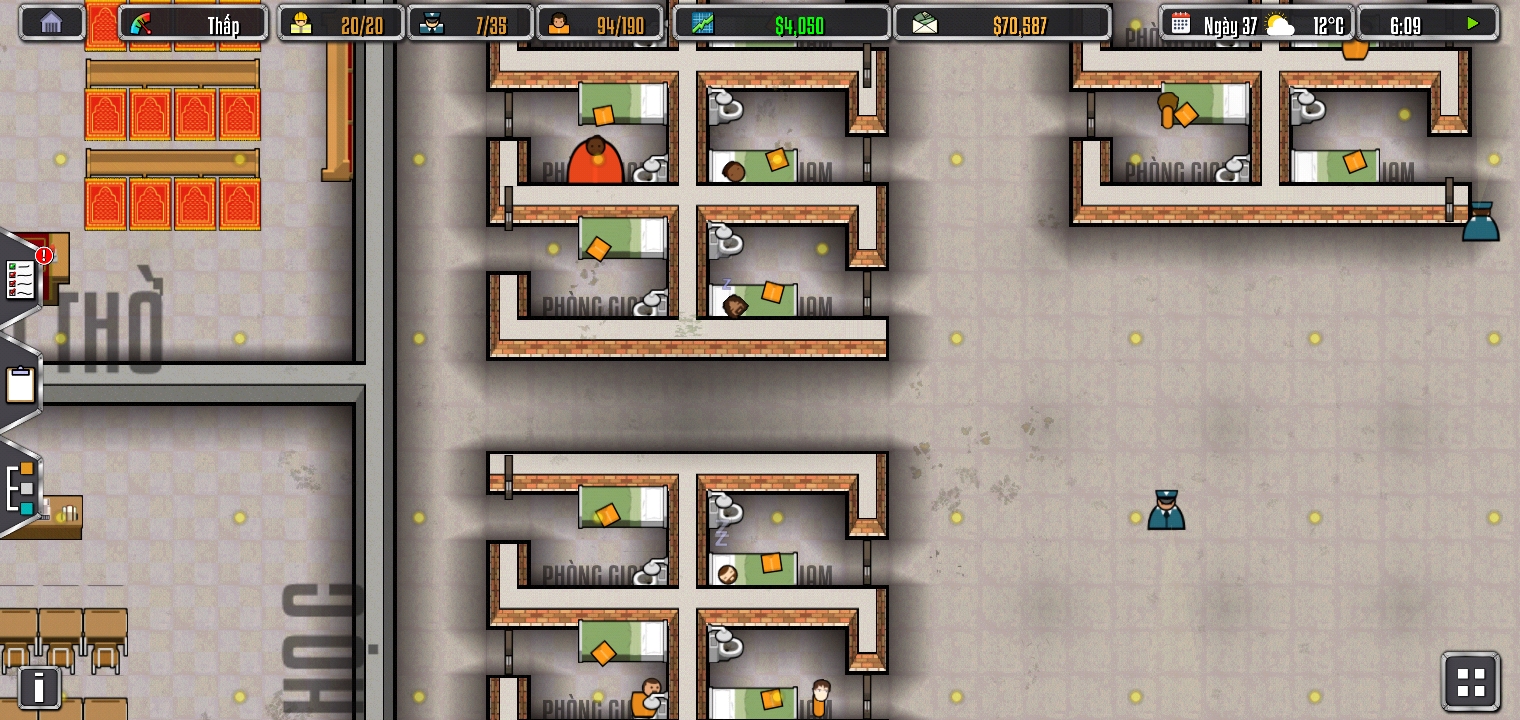Open the $4,050 finance report

pyautogui.click(x=781, y=24)
